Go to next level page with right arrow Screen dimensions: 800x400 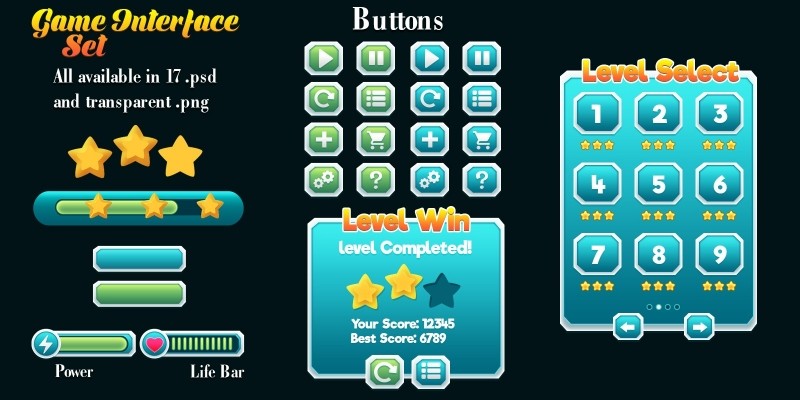pyautogui.click(x=699, y=326)
